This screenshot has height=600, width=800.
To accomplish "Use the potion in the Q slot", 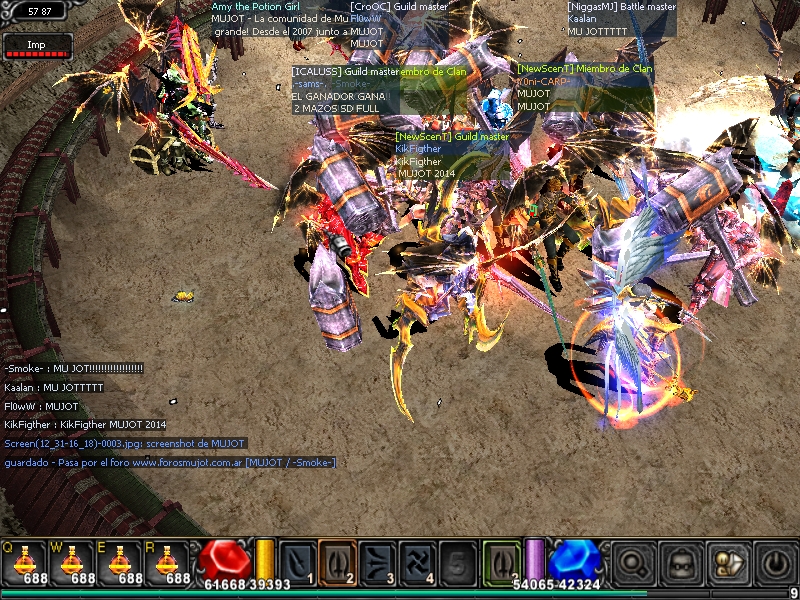I will point(24,562).
